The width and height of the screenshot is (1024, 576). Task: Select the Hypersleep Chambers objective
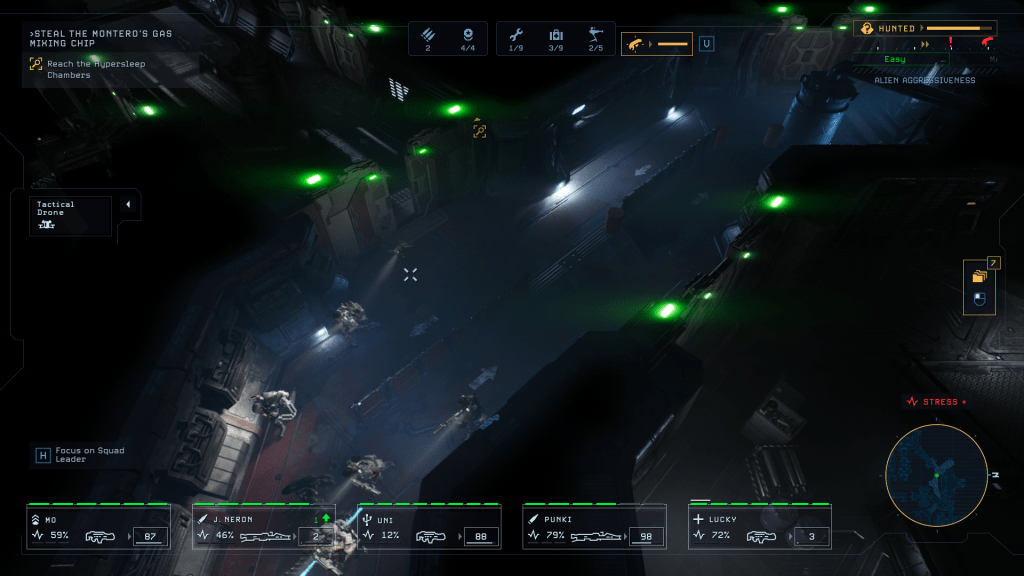point(68,69)
